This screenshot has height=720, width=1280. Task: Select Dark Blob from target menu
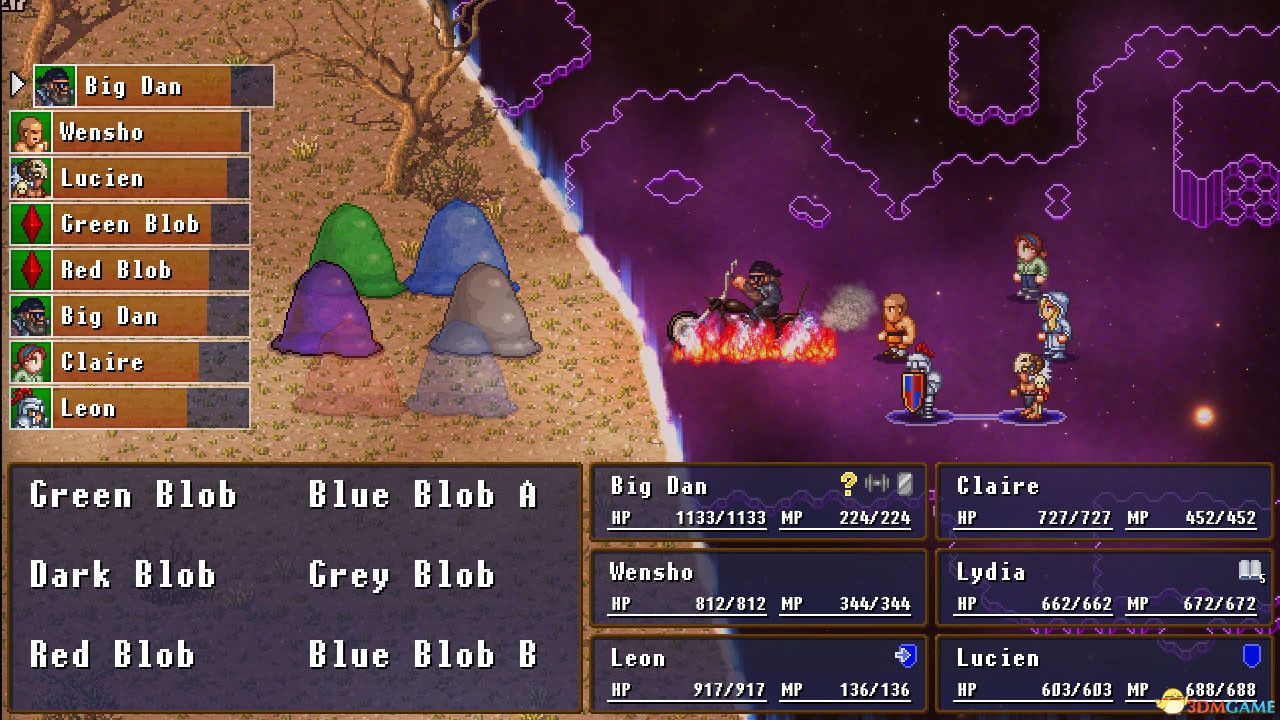122,575
